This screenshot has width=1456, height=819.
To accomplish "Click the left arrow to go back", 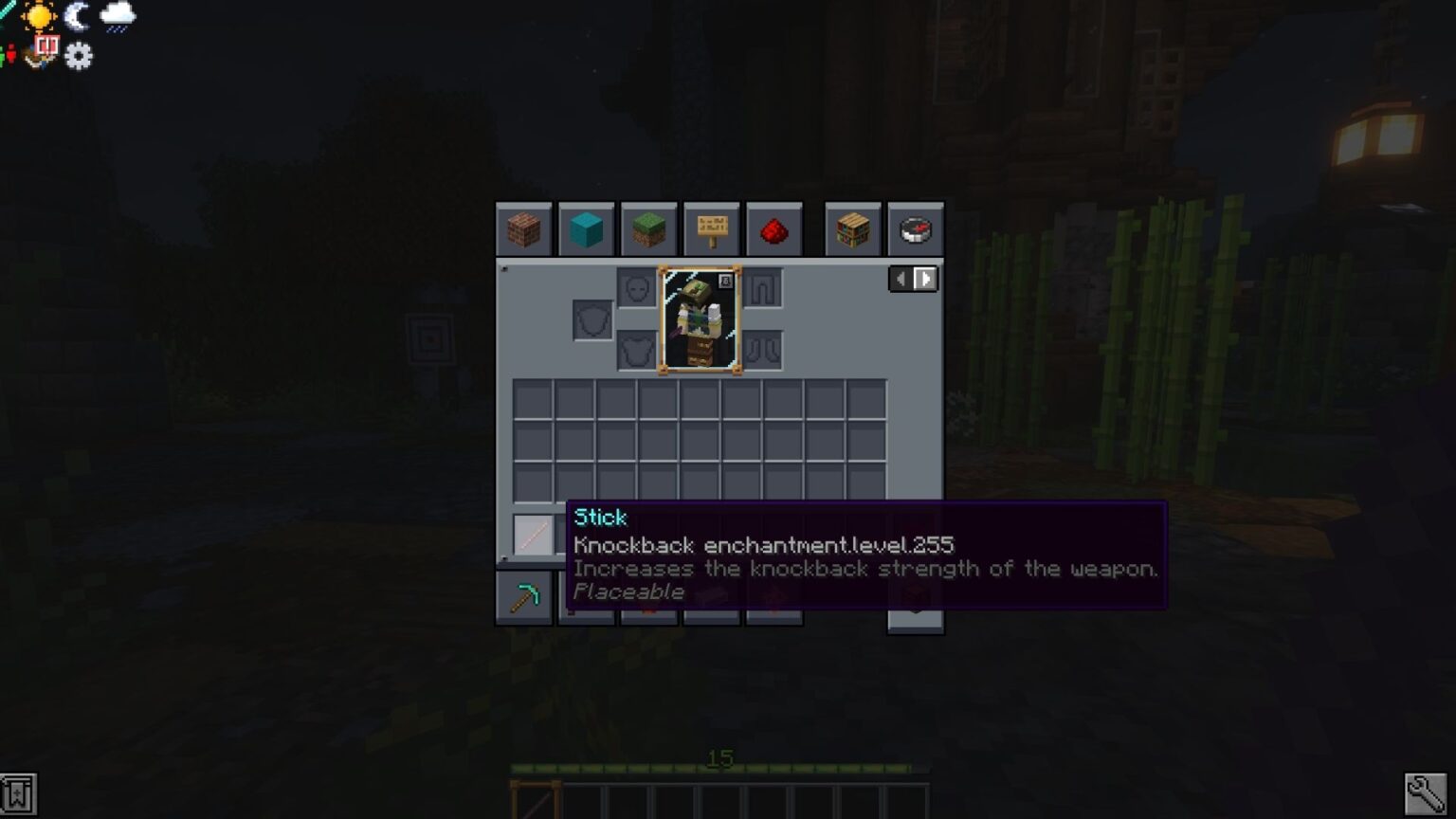I will pos(900,278).
